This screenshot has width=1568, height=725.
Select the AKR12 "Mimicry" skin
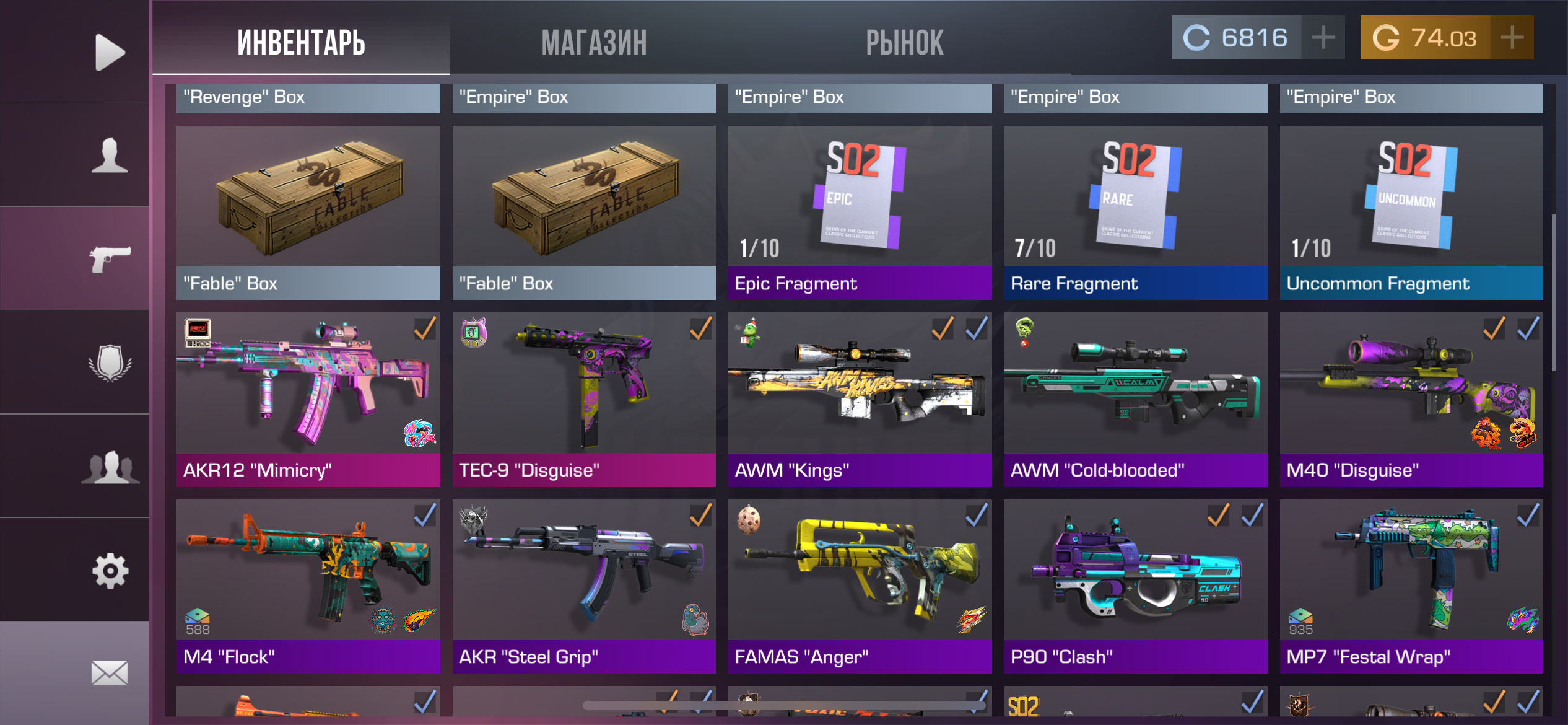pos(308,399)
